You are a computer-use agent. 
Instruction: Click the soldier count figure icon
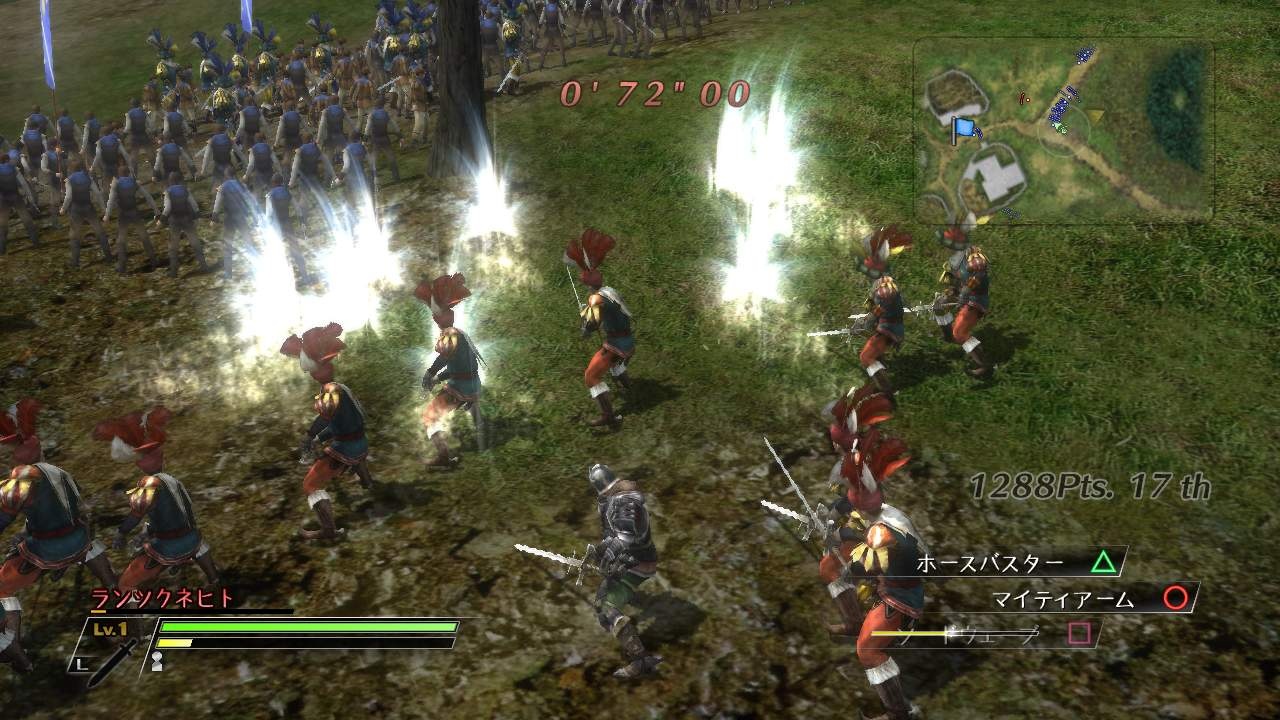[x=157, y=660]
